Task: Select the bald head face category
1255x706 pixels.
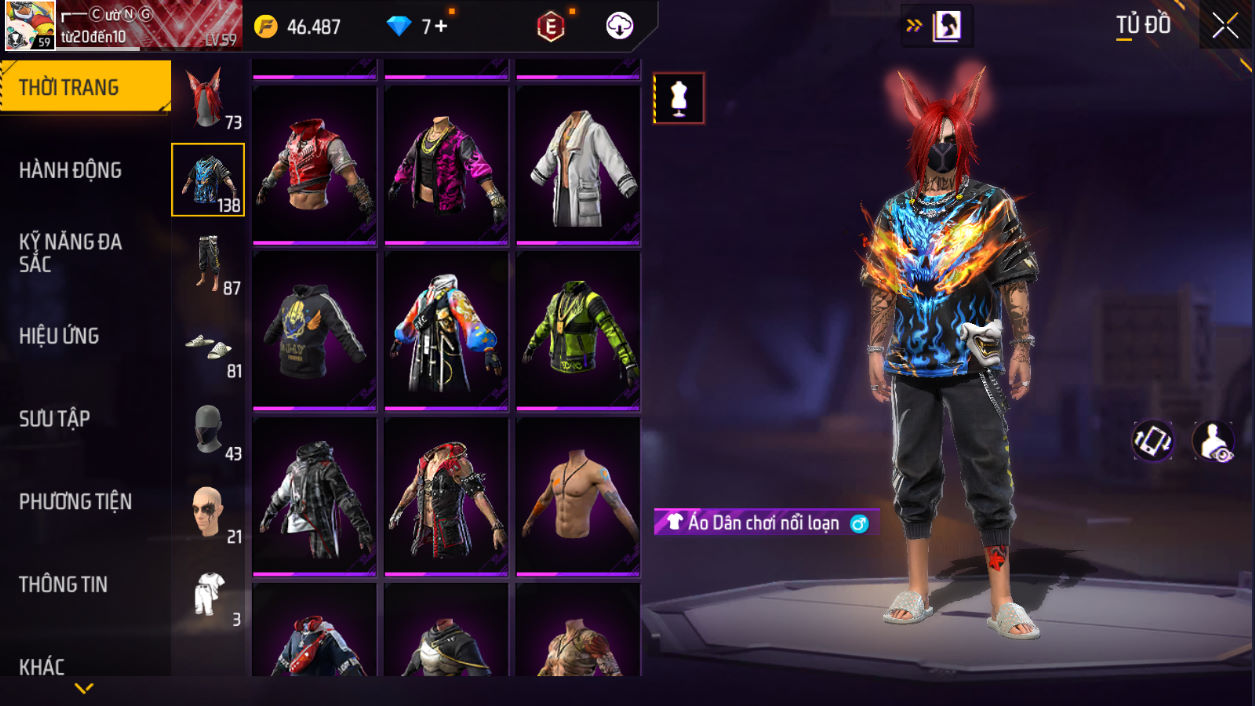Action: 207,514
